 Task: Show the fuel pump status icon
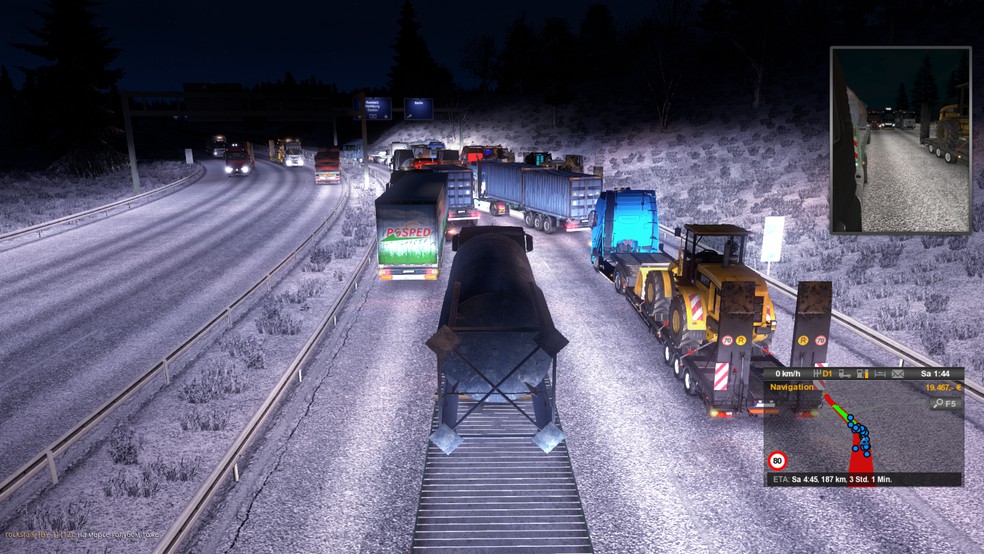(x=862, y=374)
